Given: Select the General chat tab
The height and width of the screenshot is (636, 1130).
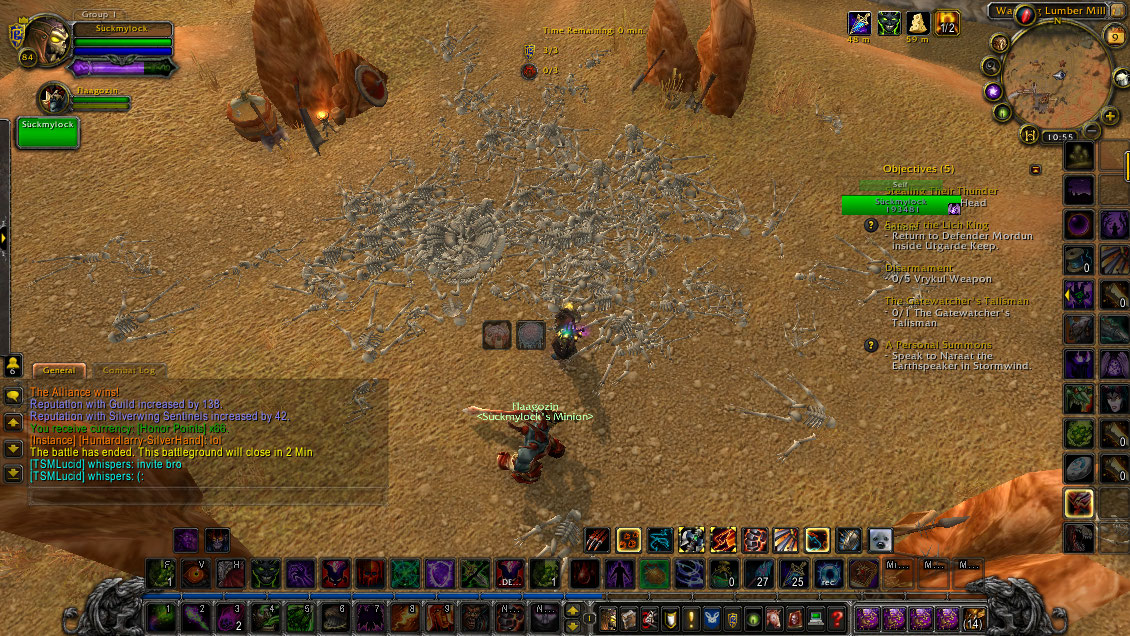Looking at the screenshot, I should click(58, 370).
